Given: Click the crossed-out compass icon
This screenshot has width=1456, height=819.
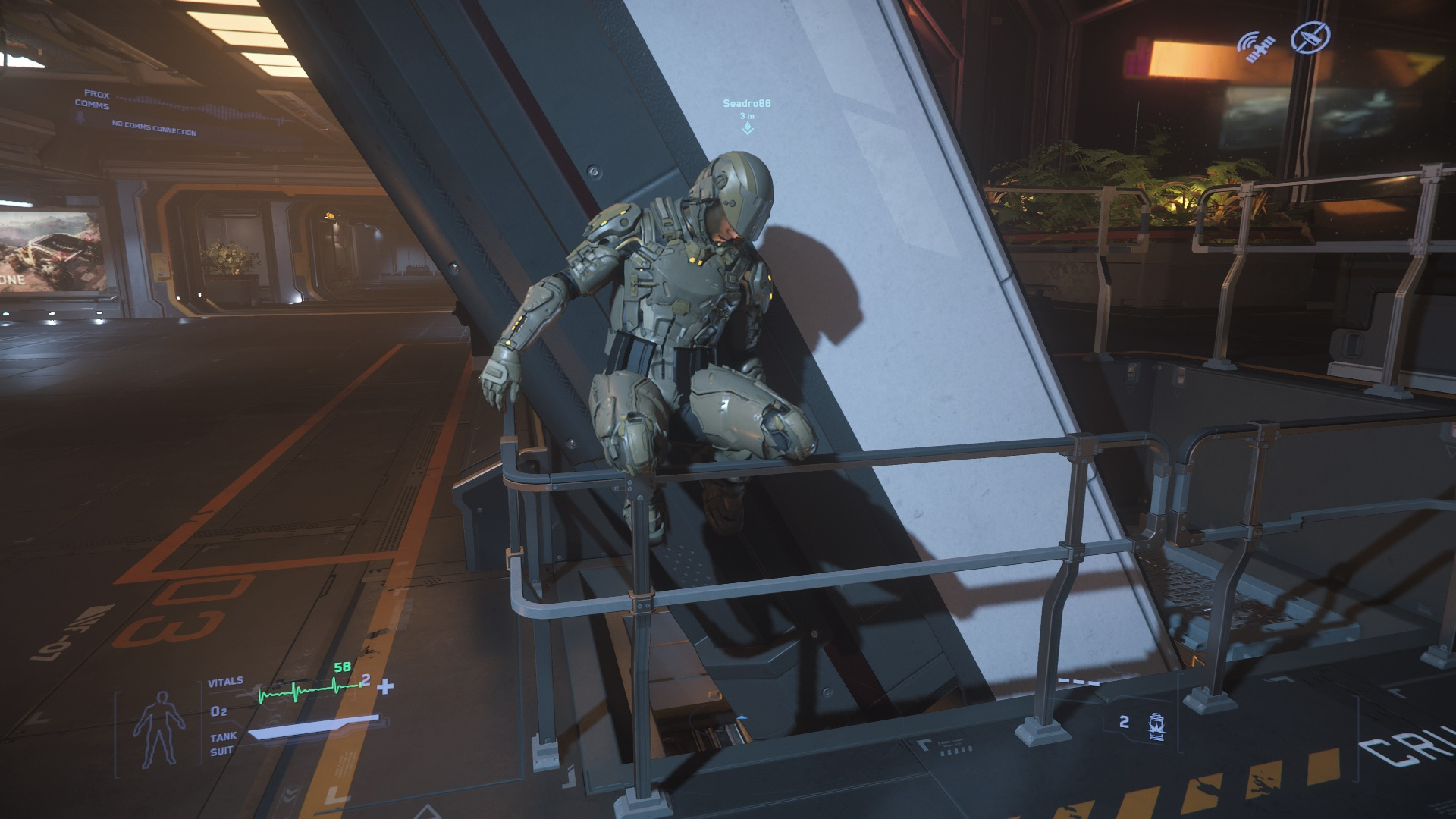Looking at the screenshot, I should (1310, 36).
